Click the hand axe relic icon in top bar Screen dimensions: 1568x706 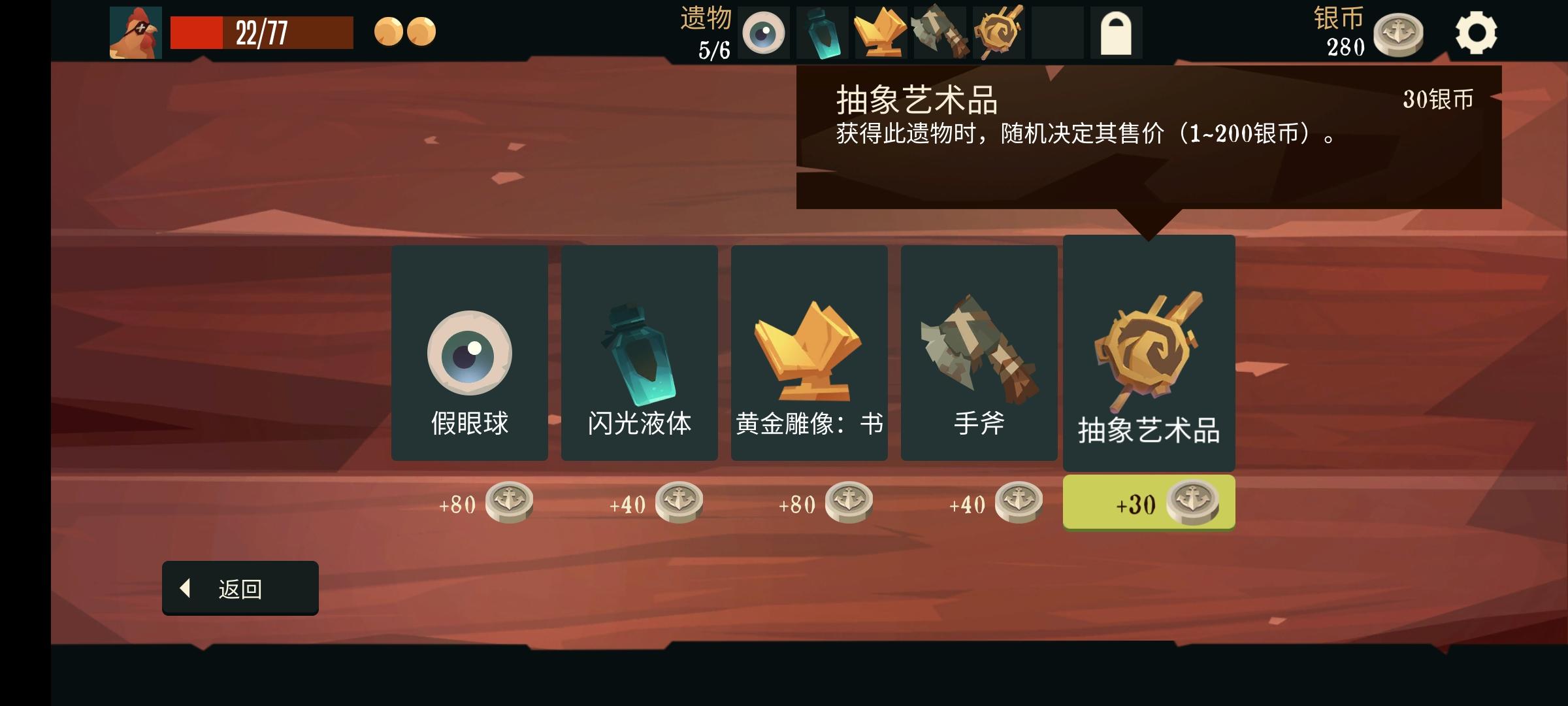pos(939,31)
